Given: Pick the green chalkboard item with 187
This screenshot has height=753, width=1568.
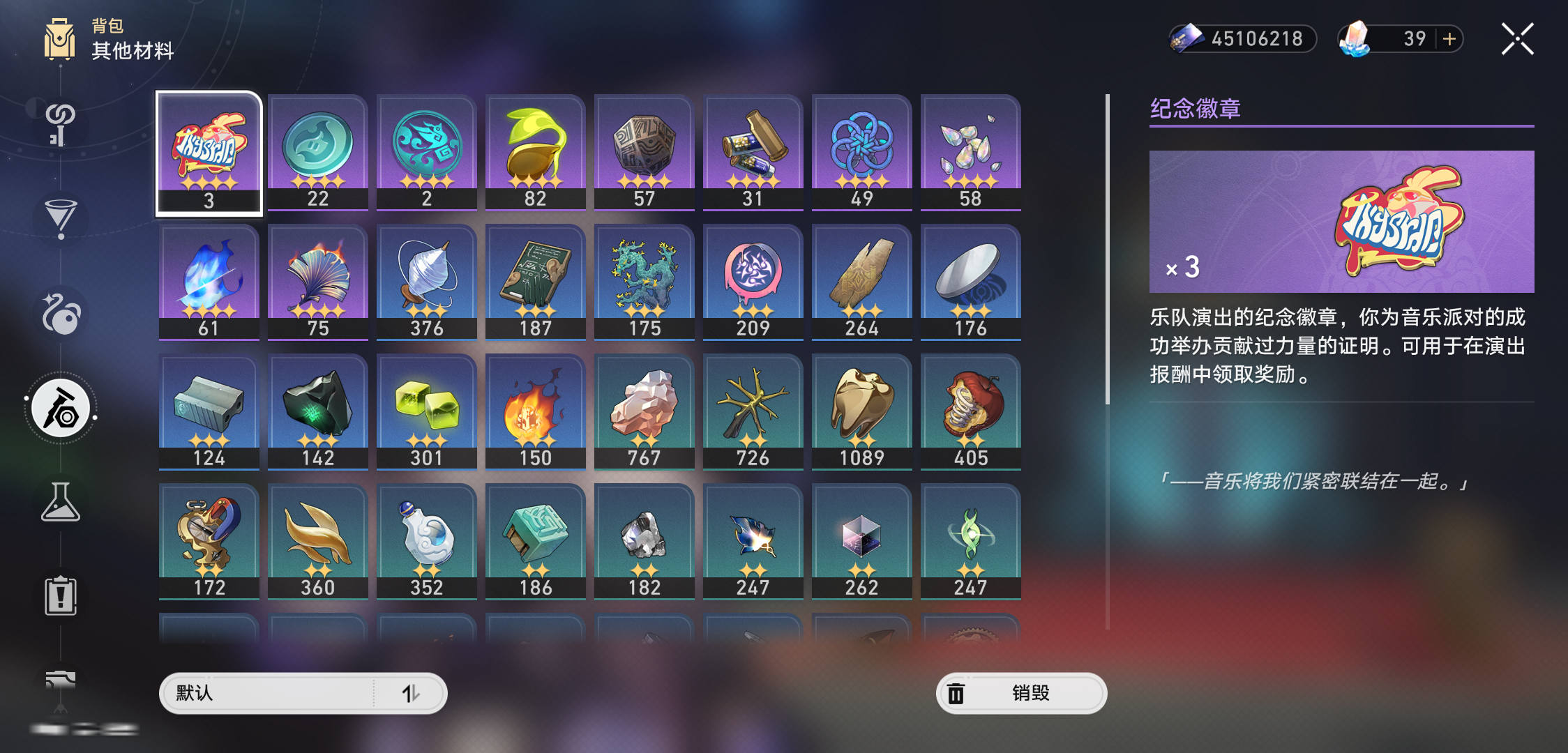Looking at the screenshot, I should pos(535,282).
